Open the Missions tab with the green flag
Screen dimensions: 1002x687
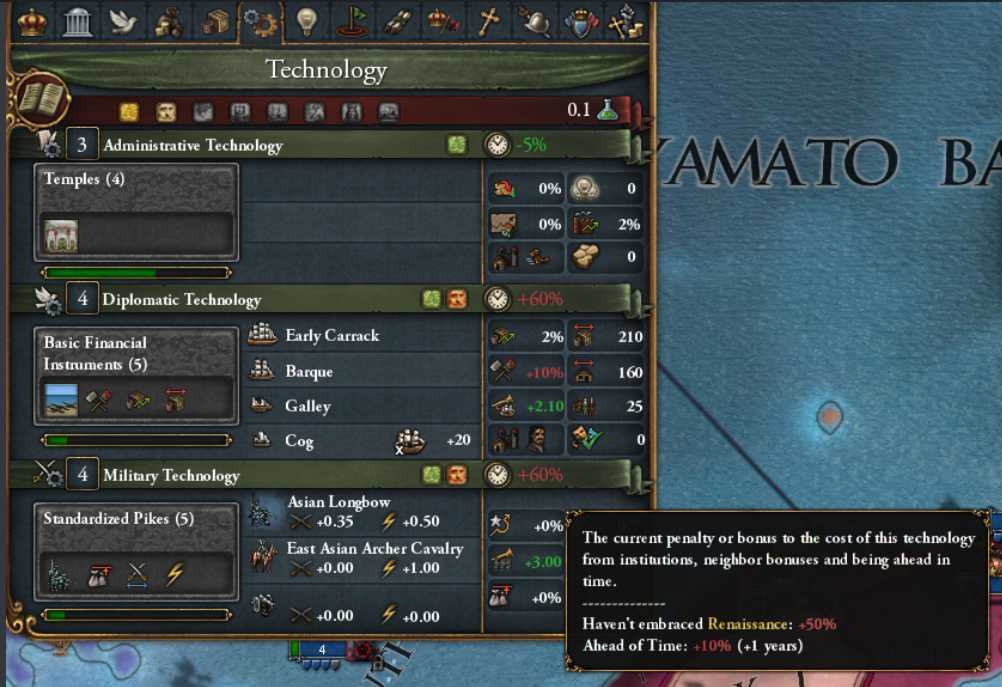click(x=352, y=21)
